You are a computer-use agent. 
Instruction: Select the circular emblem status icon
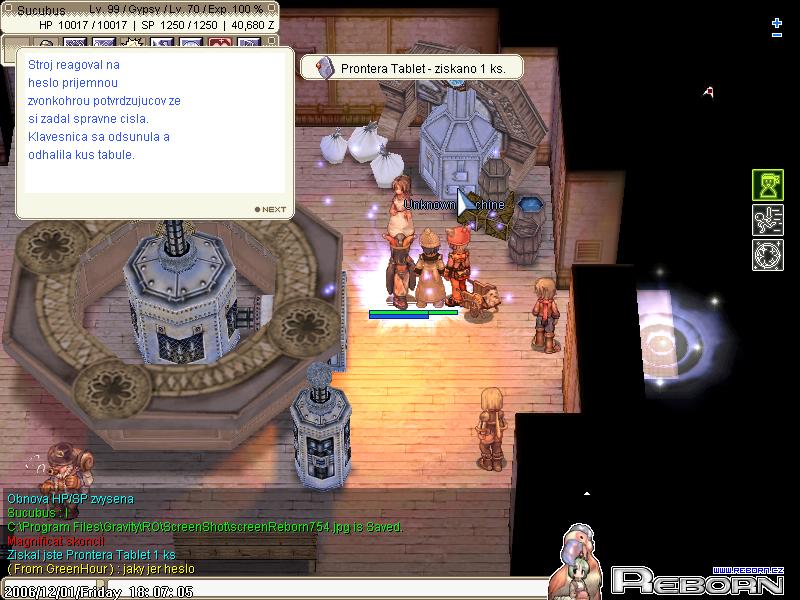coord(767,254)
